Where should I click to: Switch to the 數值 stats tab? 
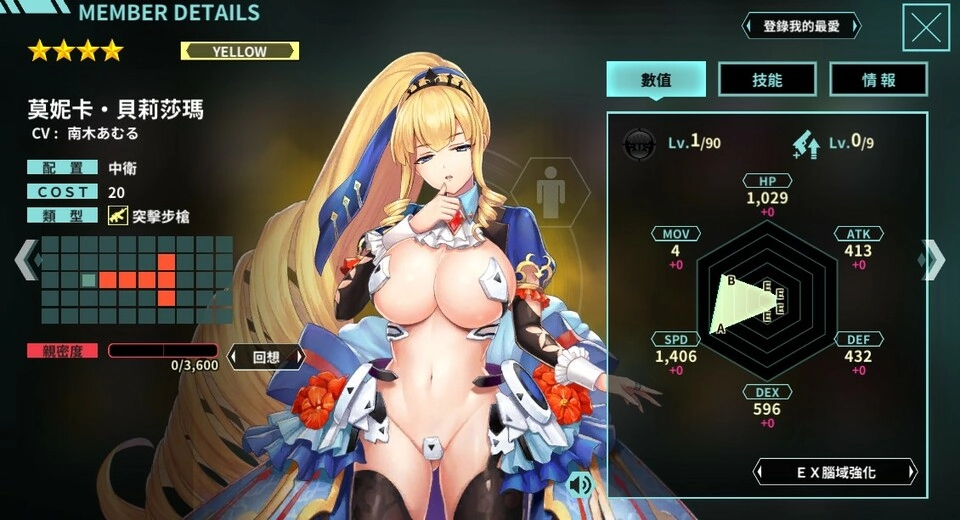(x=656, y=80)
